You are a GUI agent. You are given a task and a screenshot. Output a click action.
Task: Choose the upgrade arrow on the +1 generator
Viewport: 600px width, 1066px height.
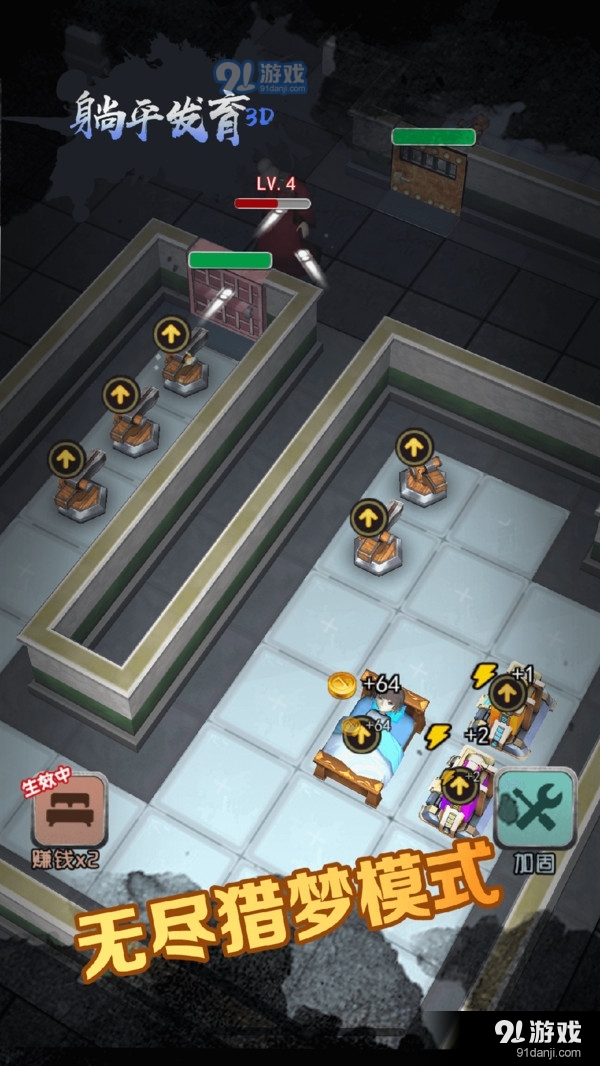(x=509, y=693)
